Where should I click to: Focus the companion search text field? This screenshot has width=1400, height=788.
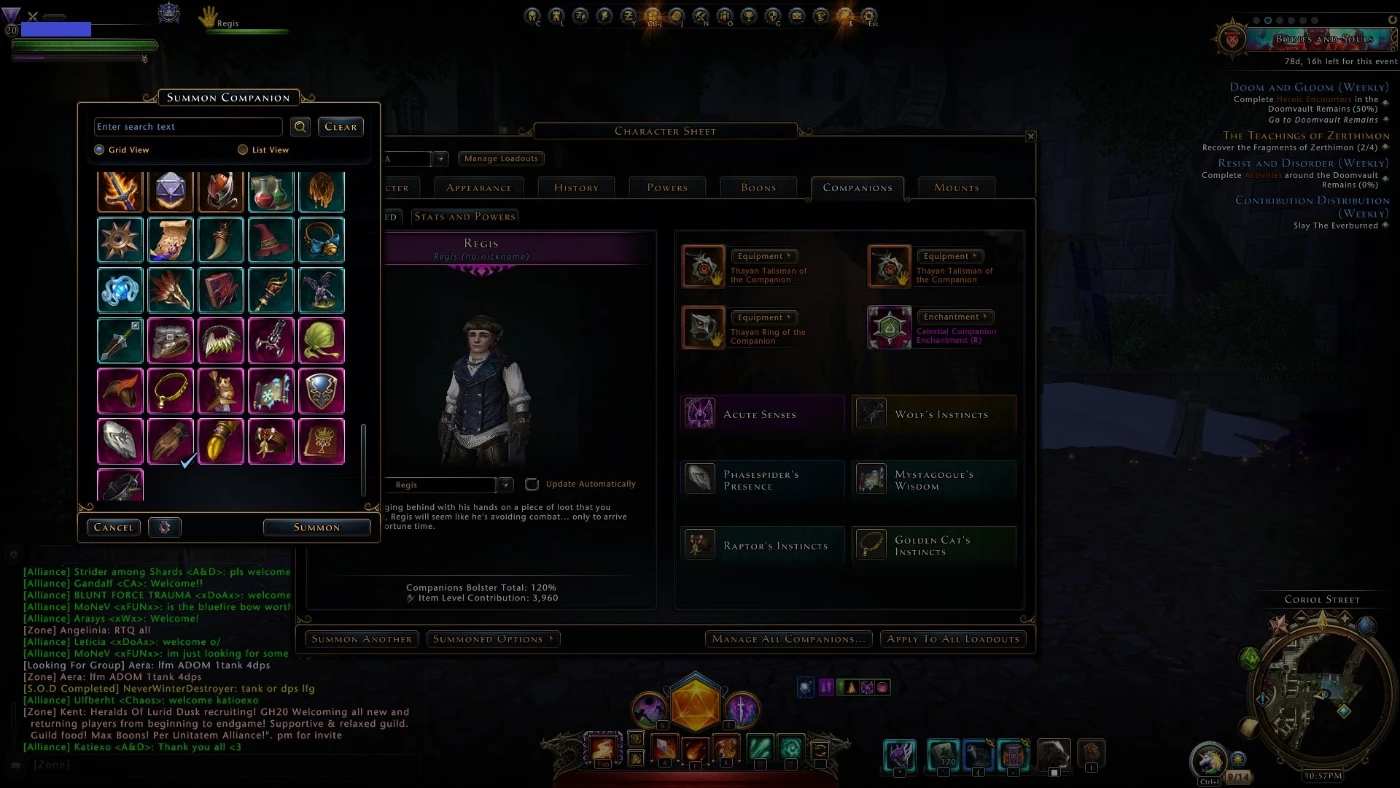pos(188,127)
